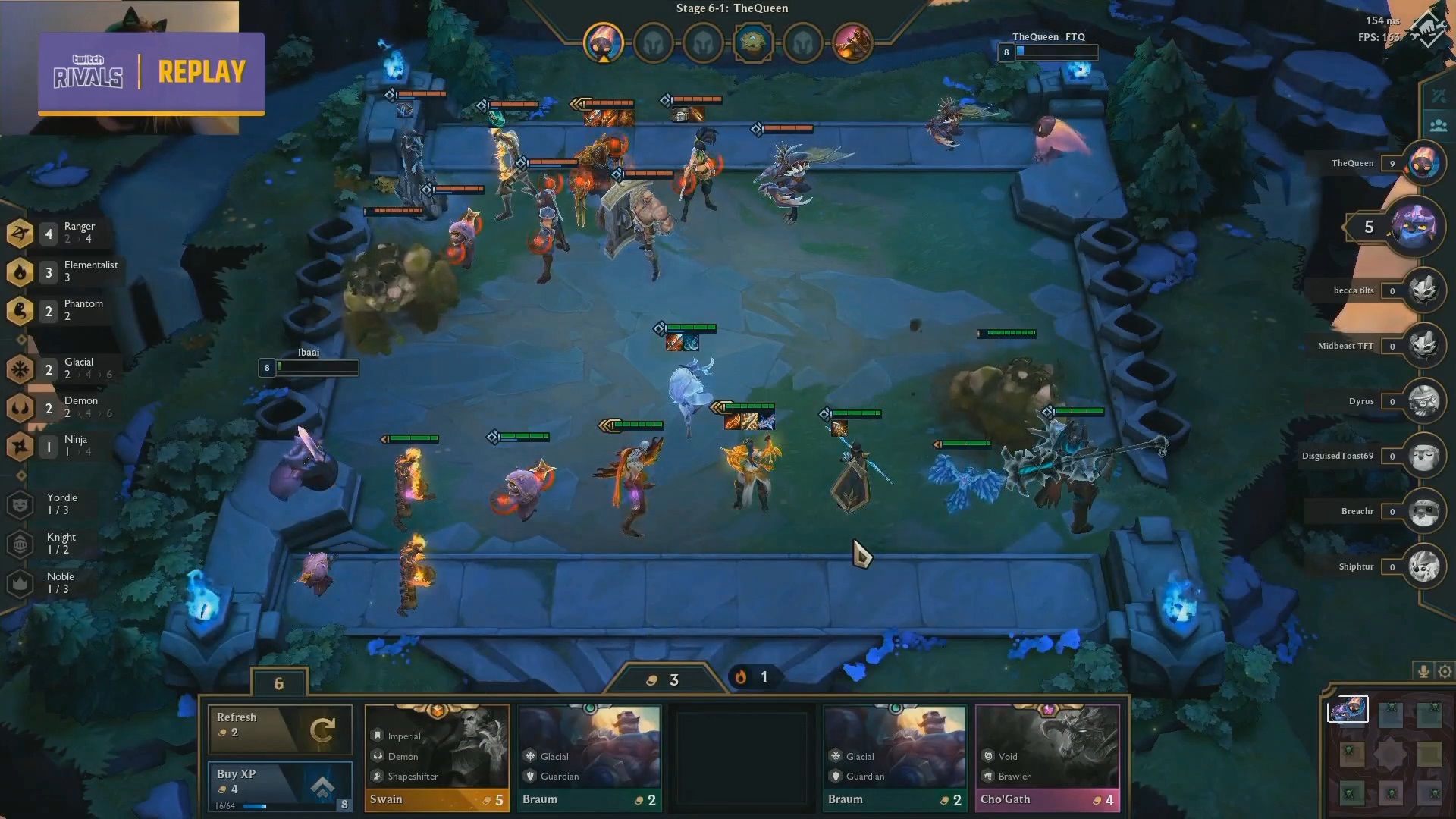Click the XP progress bar showing 16/64

[250, 806]
